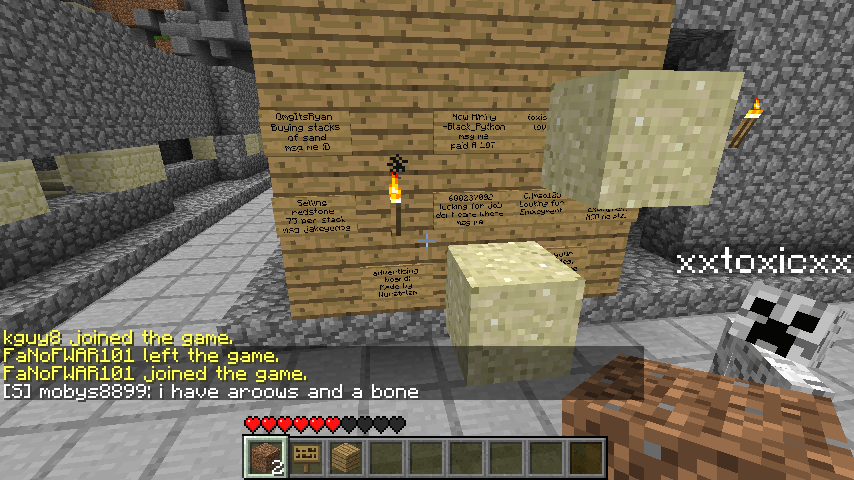The height and width of the screenshot is (480, 854).
Task: Select the dirt block hotbar slot
Action: [x=265, y=457]
